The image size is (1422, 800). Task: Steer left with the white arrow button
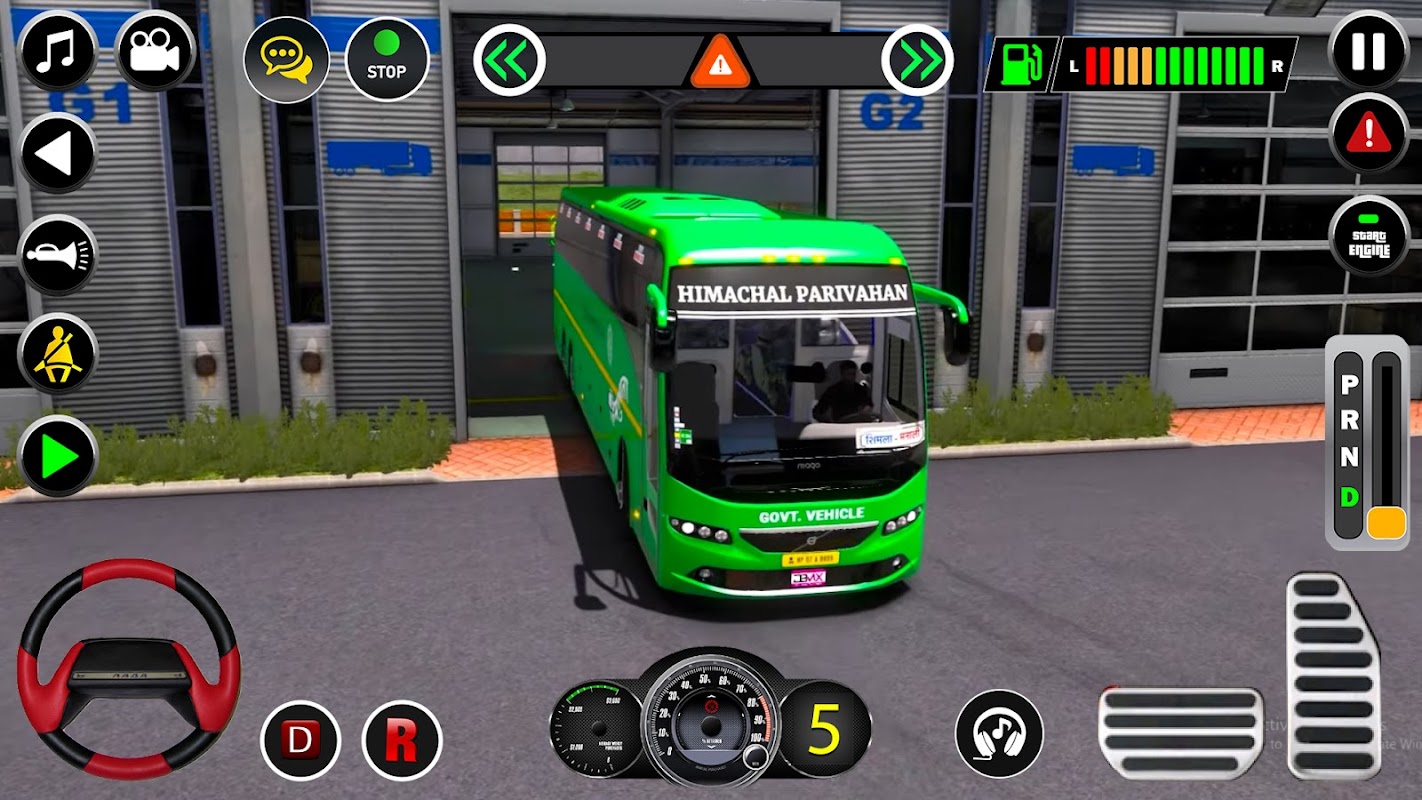(57, 153)
